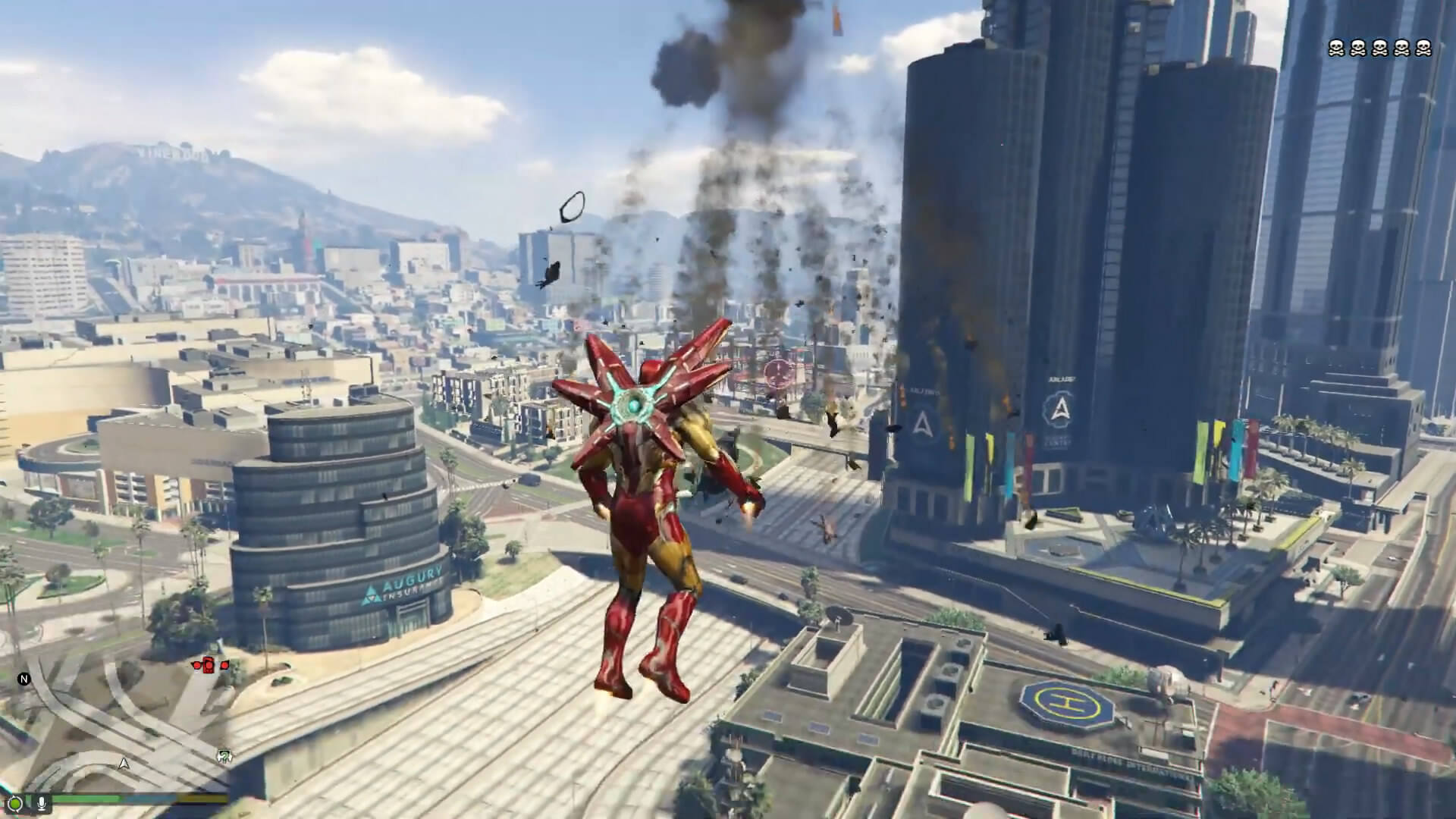Select the red enemy blip cluster on minimap
Image resolution: width=1456 pixels, height=819 pixels.
coord(210,665)
